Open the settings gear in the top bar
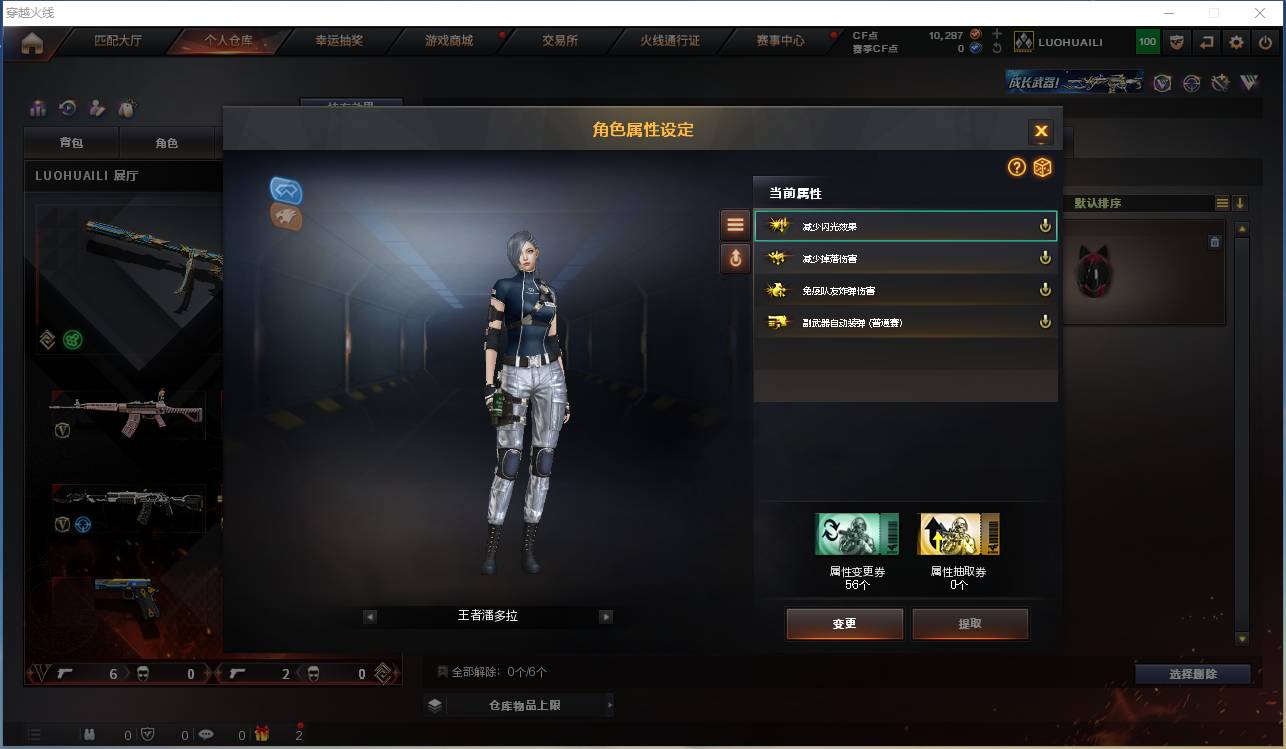The width and height of the screenshot is (1286, 749). (x=1235, y=42)
